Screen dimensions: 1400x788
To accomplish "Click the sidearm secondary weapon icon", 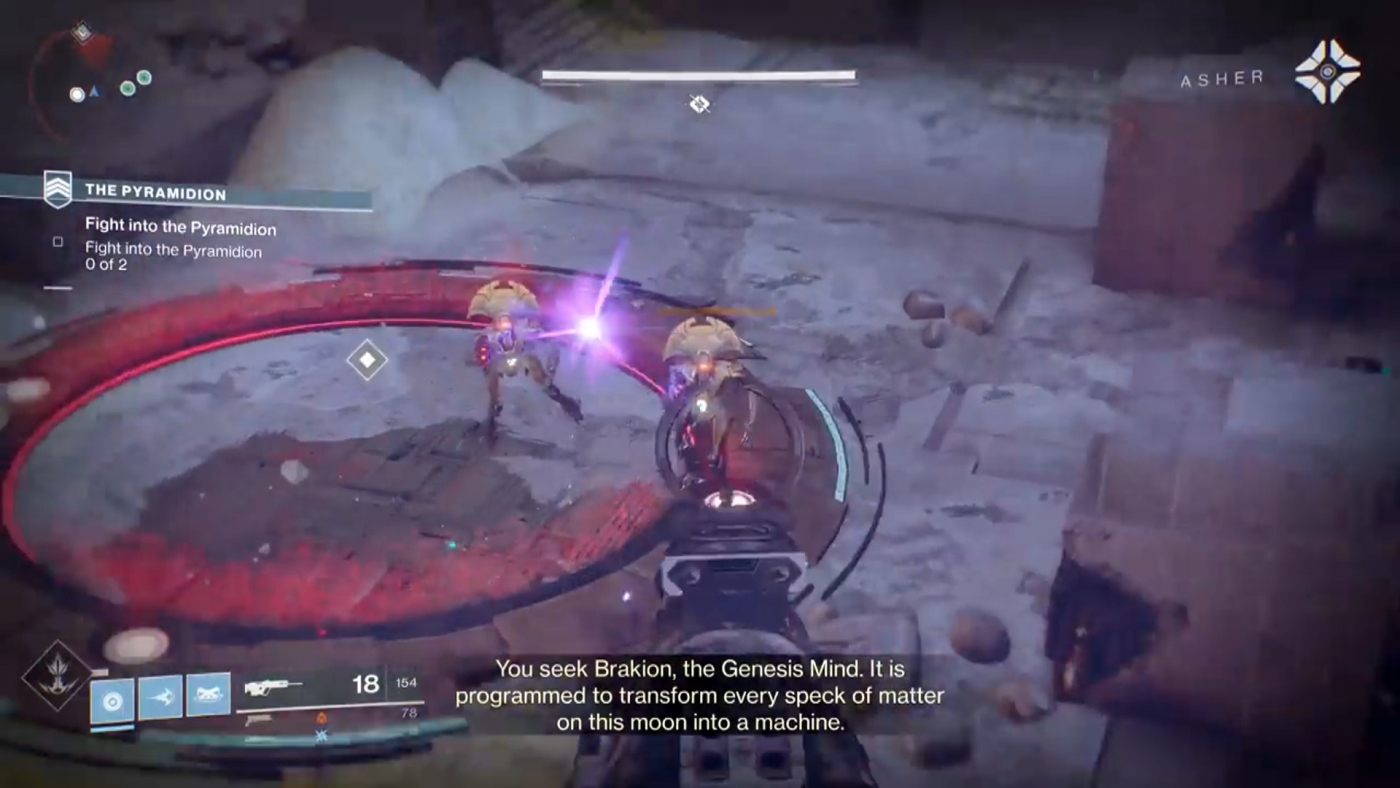I will (x=256, y=721).
